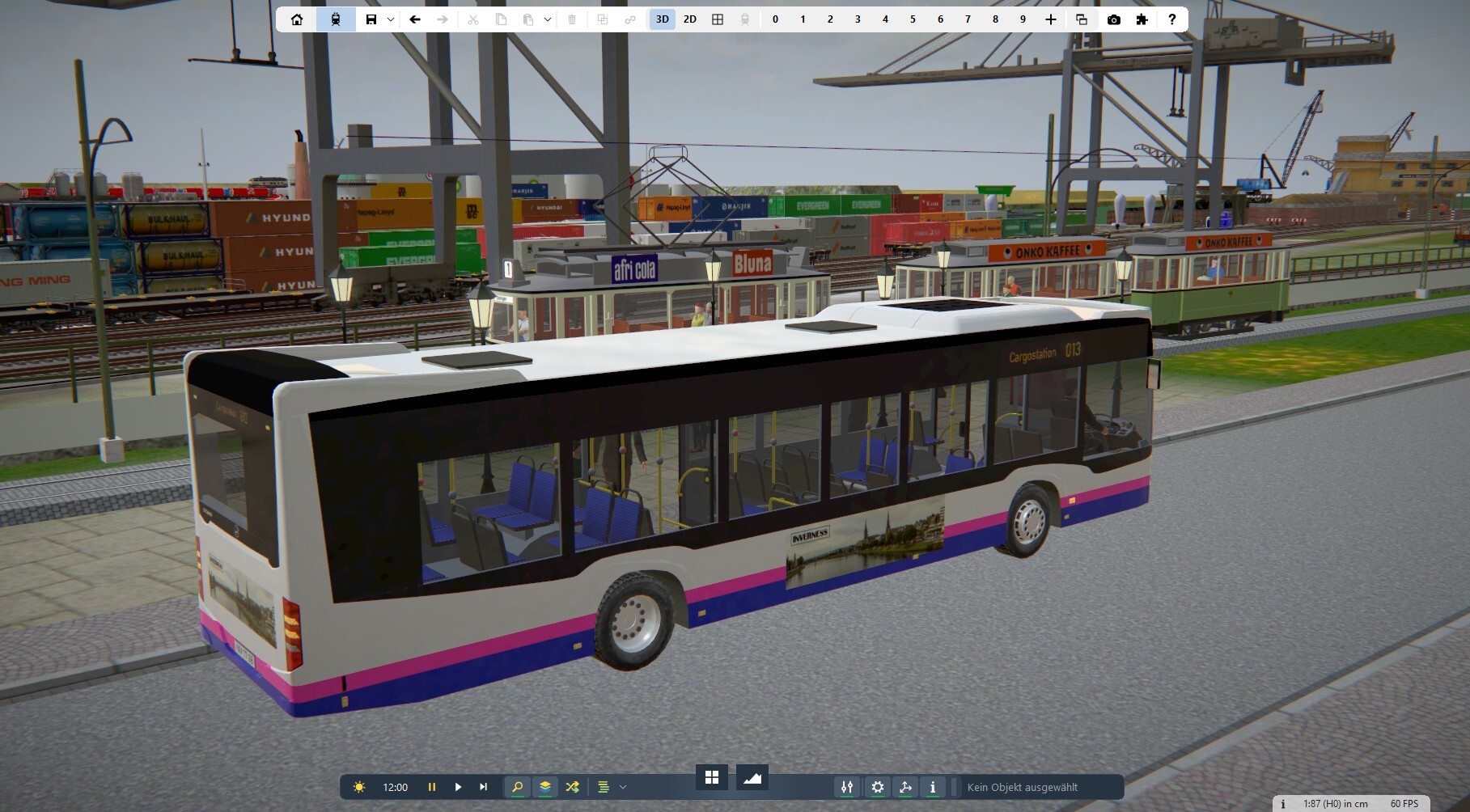
Task: Select the 3D view mode
Action: [x=662, y=19]
